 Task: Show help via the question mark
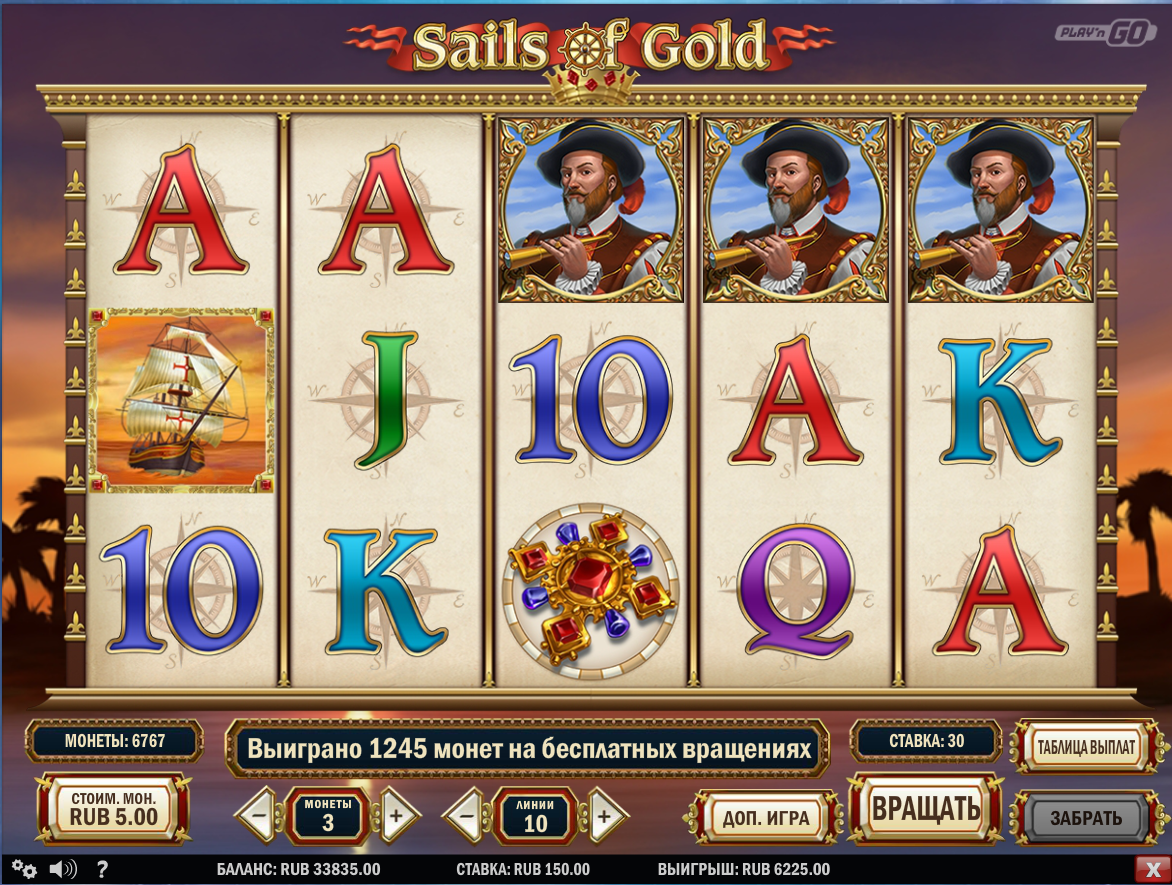coord(102,869)
